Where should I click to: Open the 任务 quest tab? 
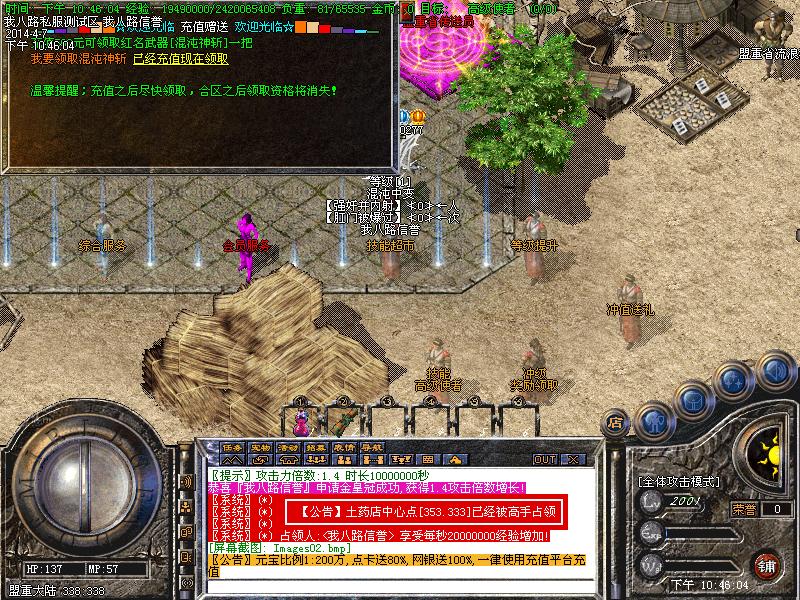point(233,447)
